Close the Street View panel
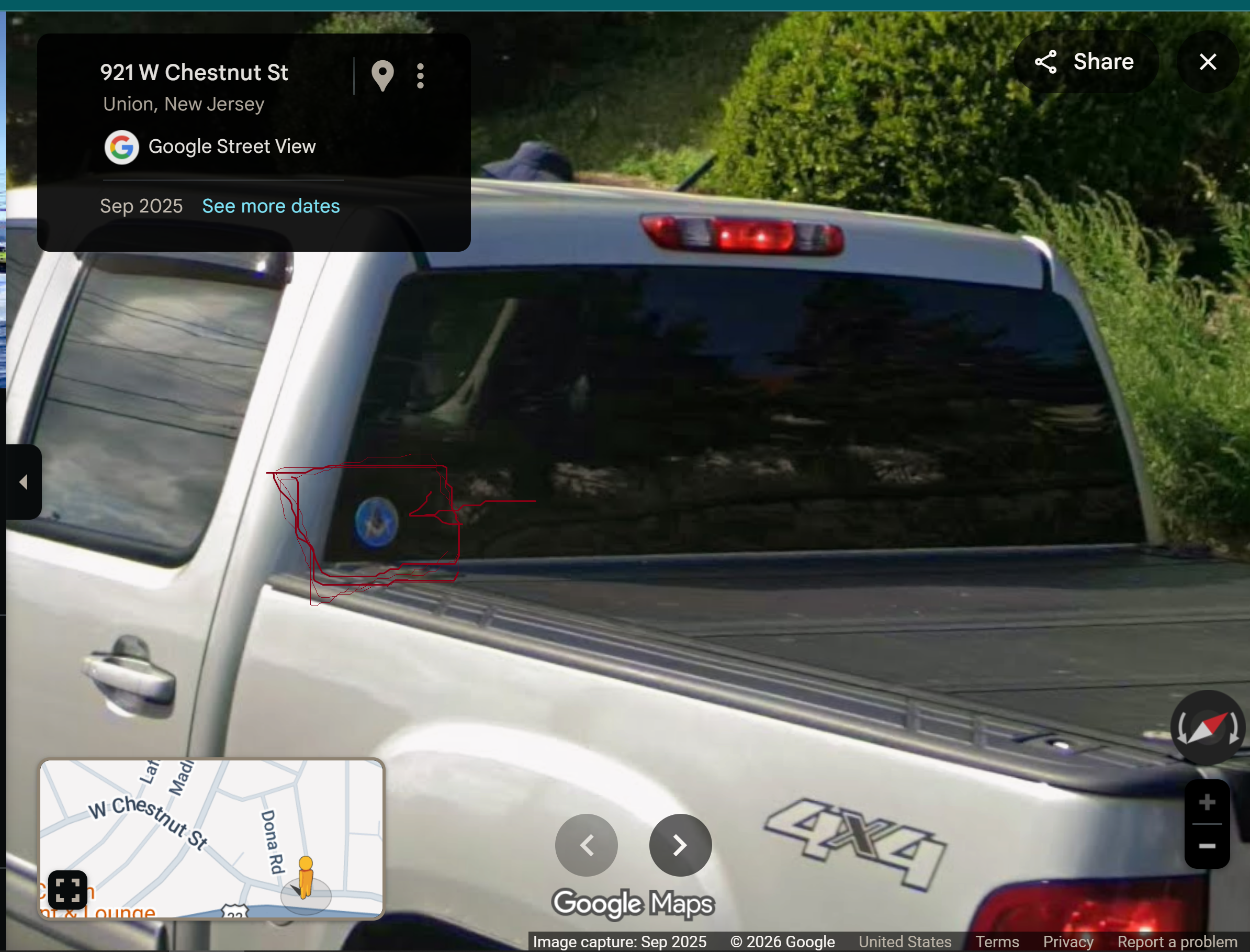 1208,62
